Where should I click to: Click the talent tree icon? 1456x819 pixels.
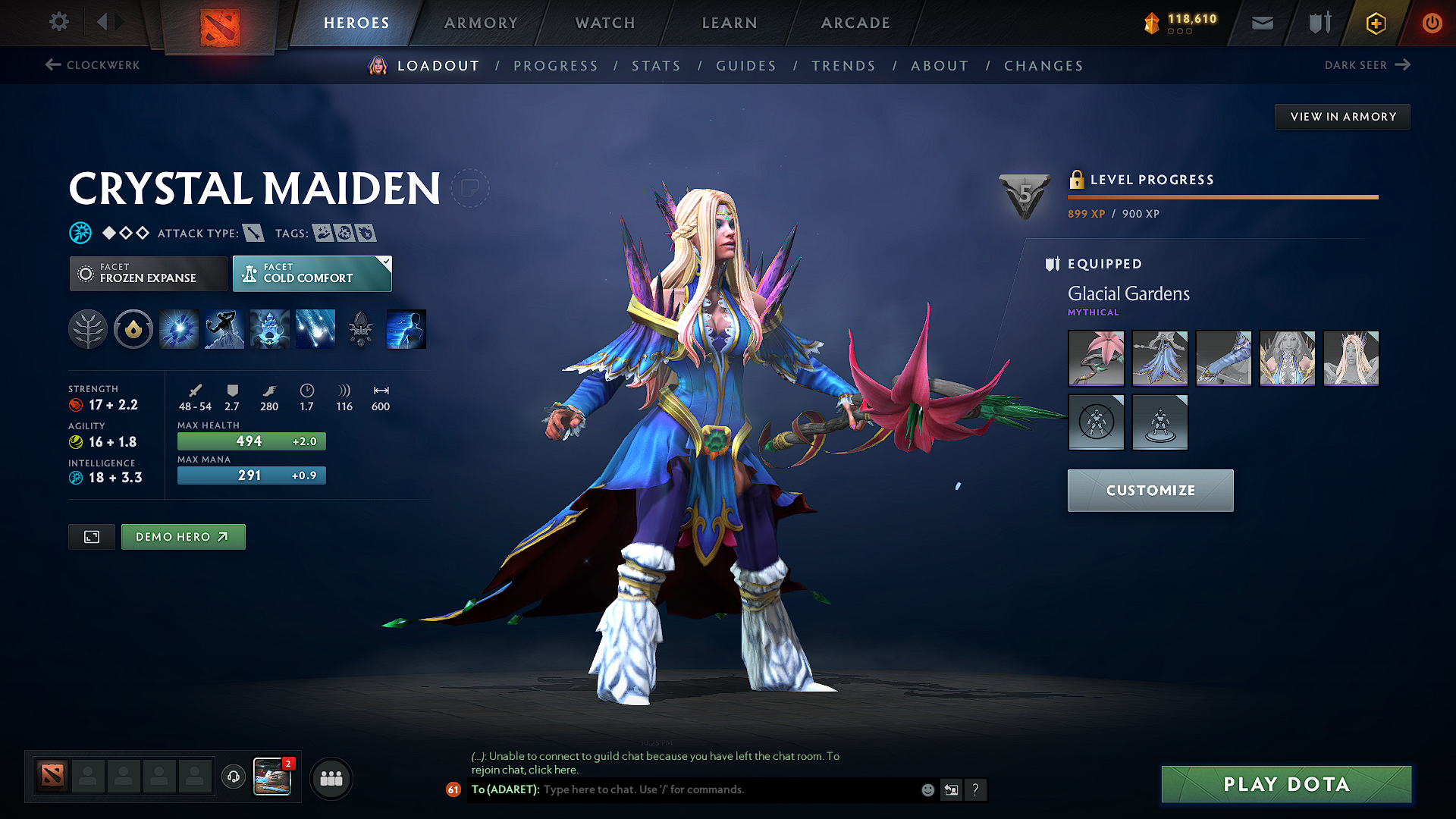(88, 329)
